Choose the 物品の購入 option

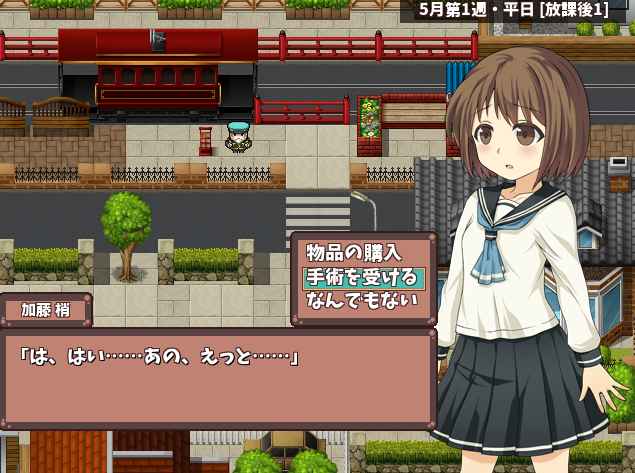pos(353,253)
